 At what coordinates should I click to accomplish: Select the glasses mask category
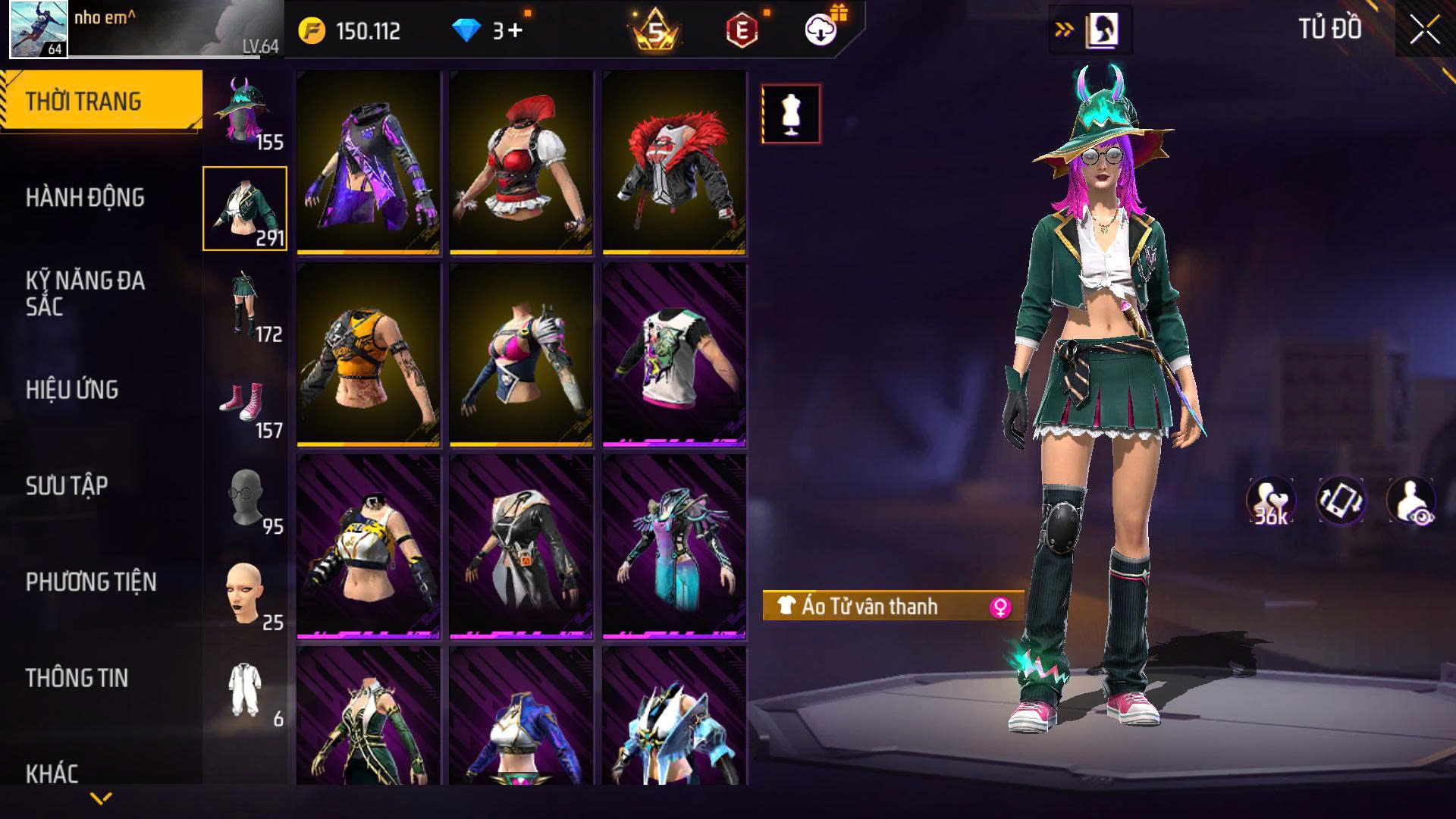tap(244, 497)
